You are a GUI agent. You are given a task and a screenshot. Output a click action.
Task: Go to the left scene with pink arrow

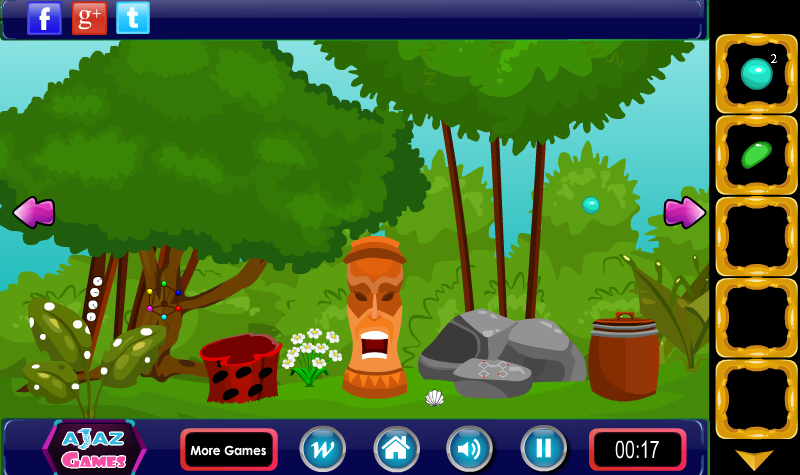pos(33,212)
